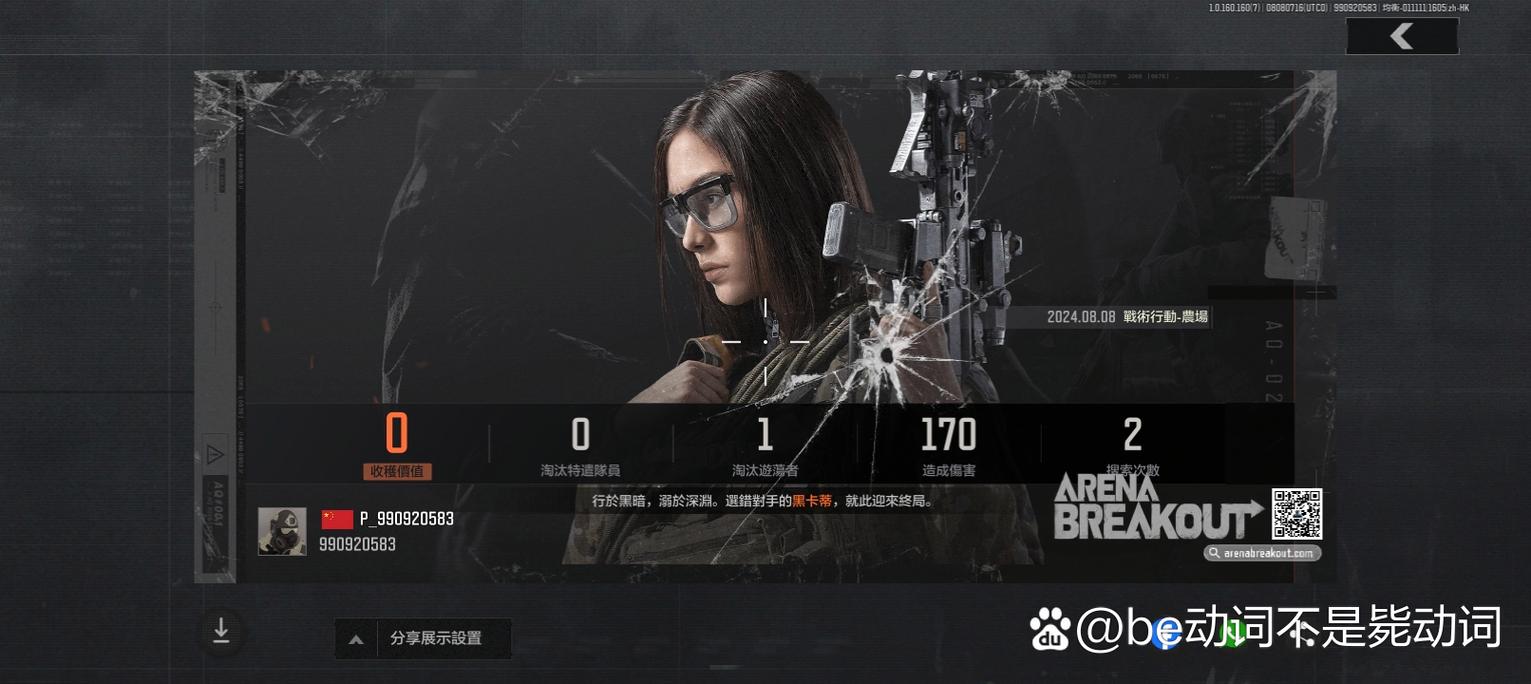1531x684 pixels.
Task: Share the result to Facebook
Action: tap(1166, 632)
